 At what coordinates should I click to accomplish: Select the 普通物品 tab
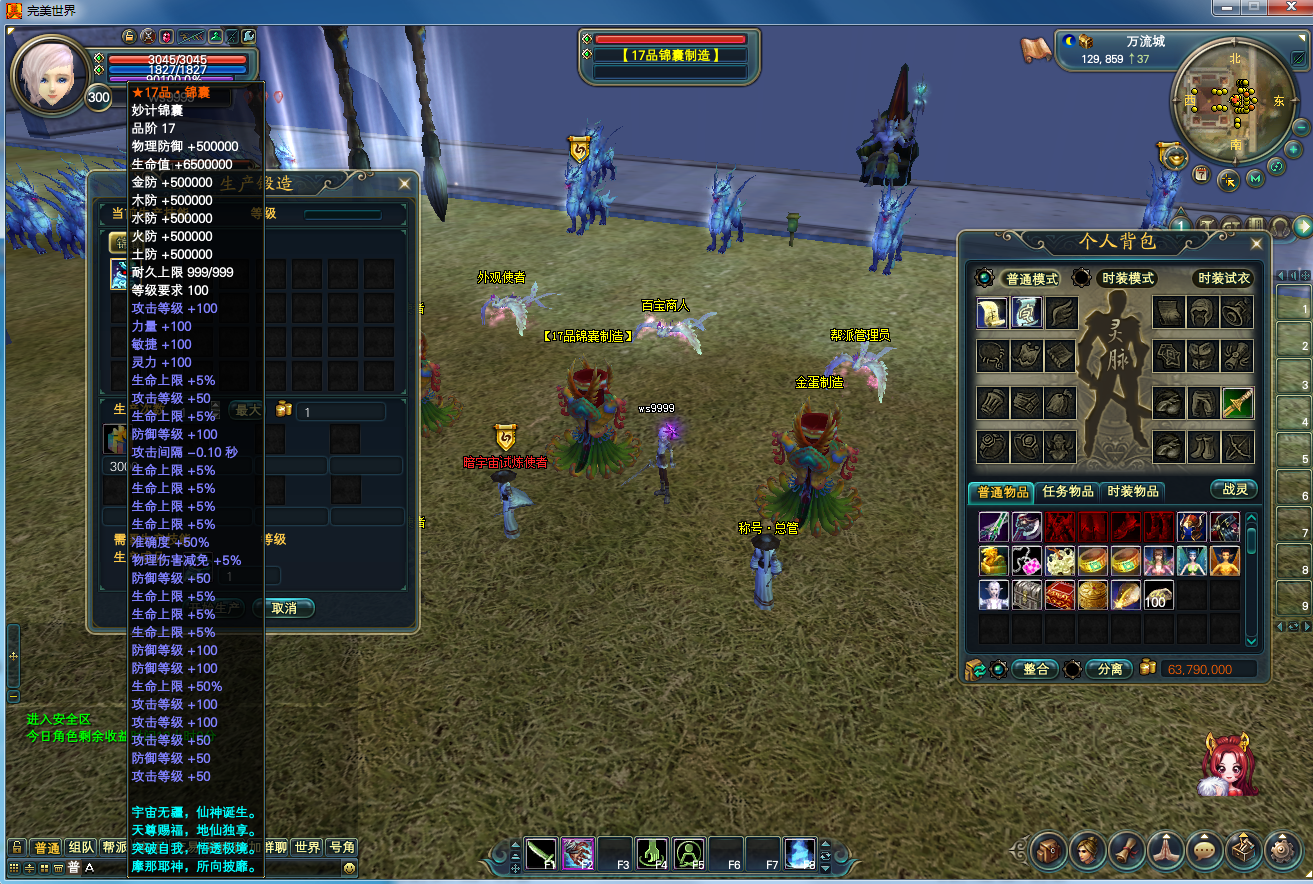point(1002,491)
